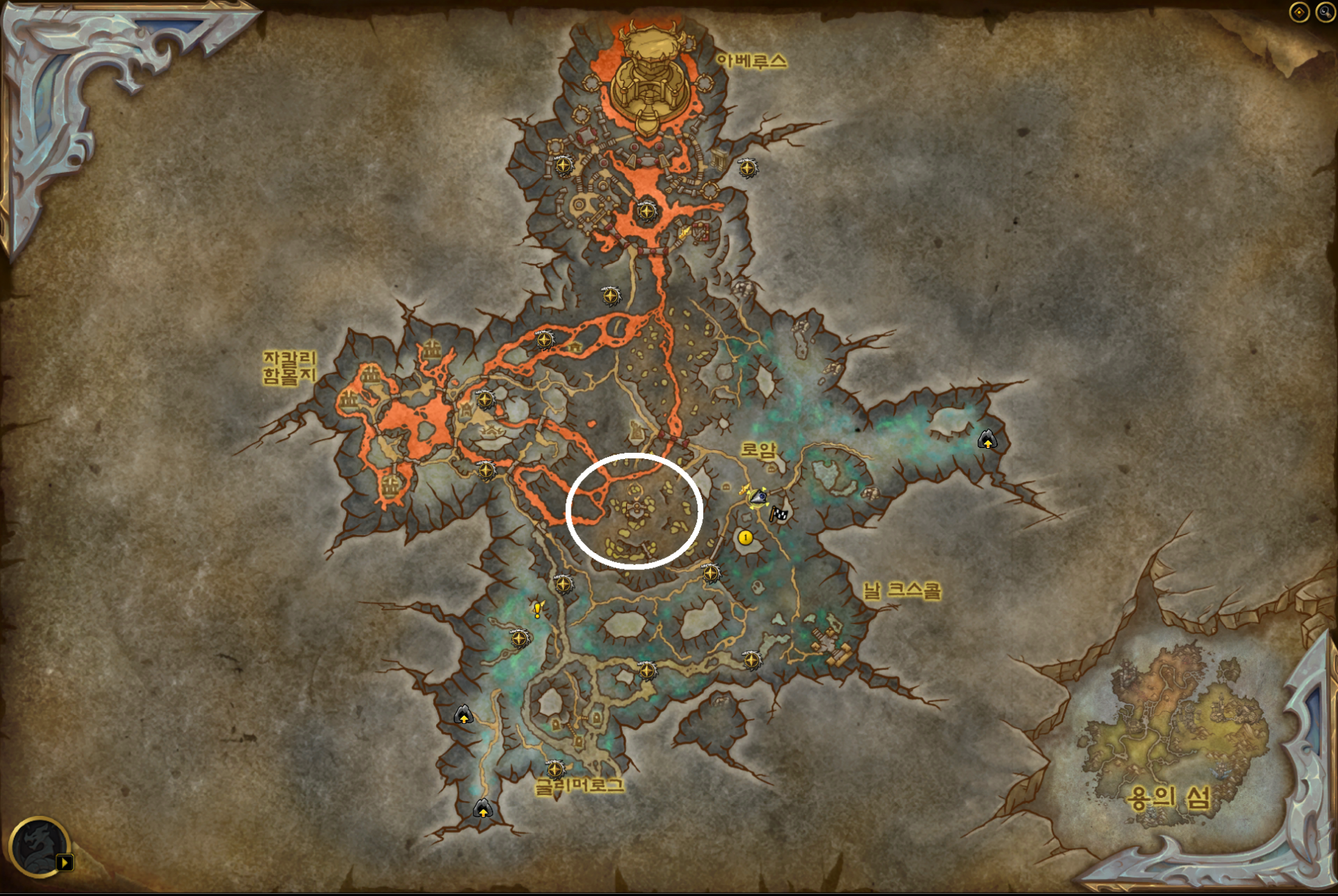Click the yellow exclamation quest marker
Screen dimensions: 1338x896
[537, 611]
